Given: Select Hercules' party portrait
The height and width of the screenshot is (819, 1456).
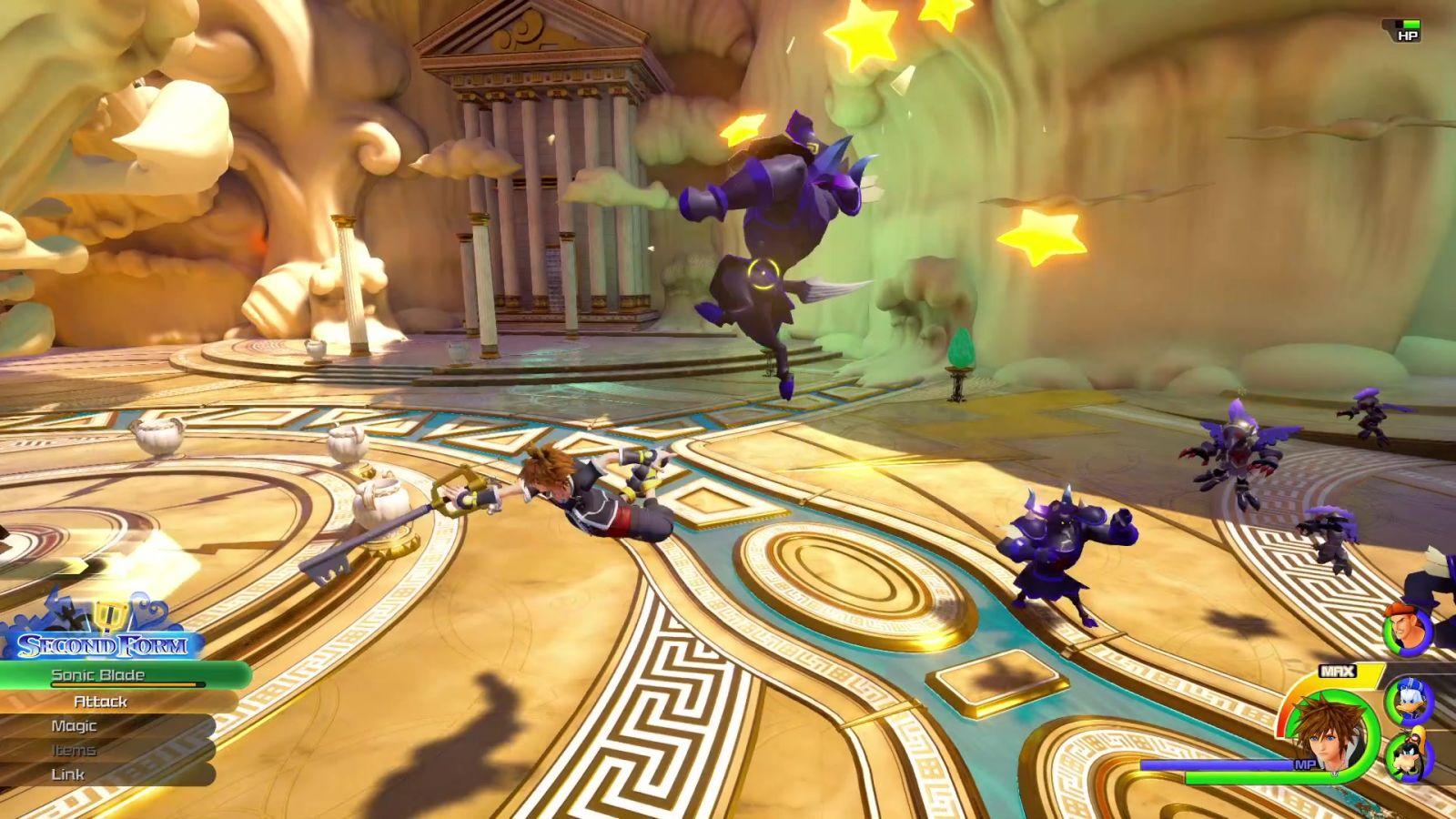Looking at the screenshot, I should (x=1405, y=630).
